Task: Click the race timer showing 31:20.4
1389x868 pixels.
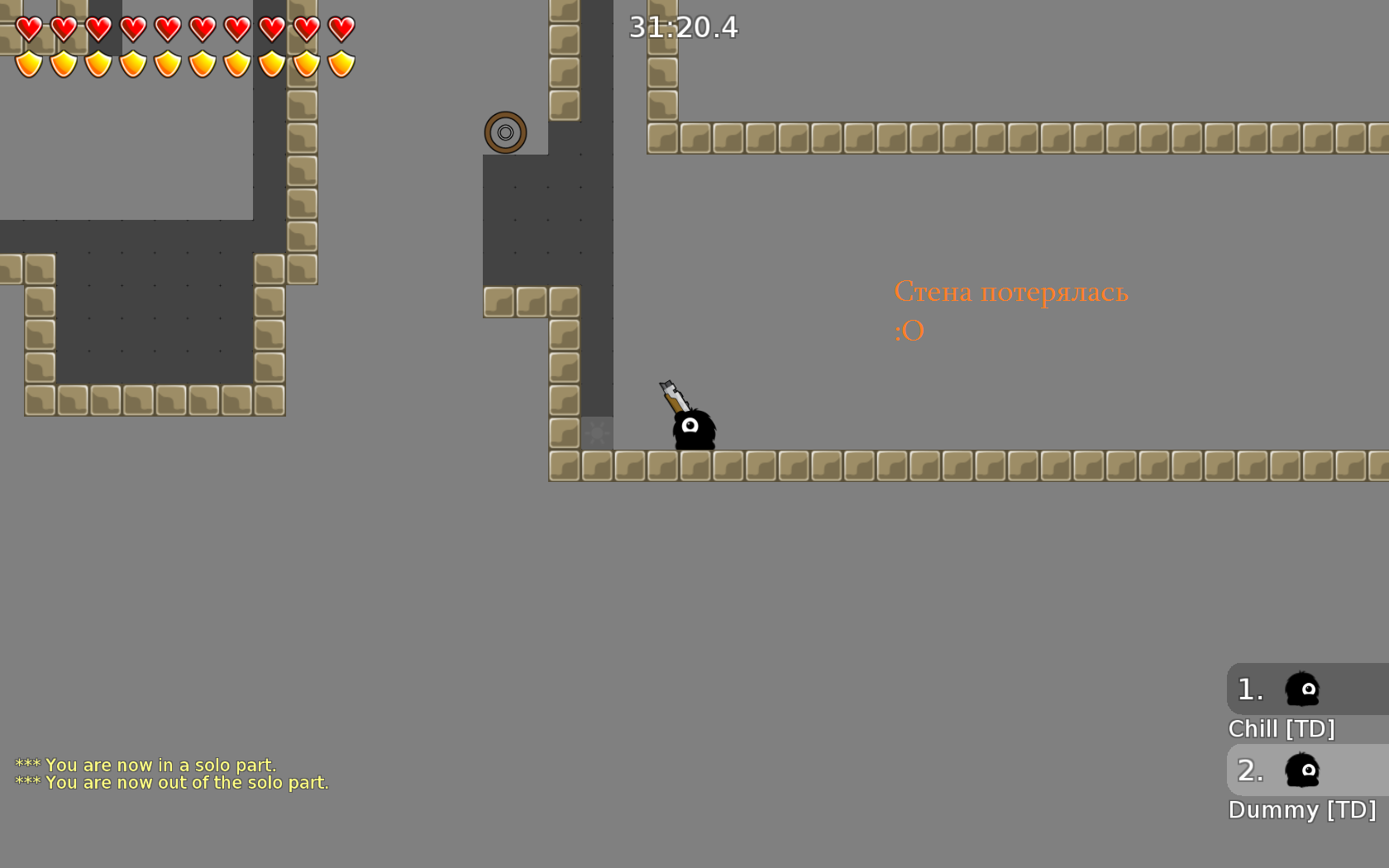Action: (x=683, y=27)
